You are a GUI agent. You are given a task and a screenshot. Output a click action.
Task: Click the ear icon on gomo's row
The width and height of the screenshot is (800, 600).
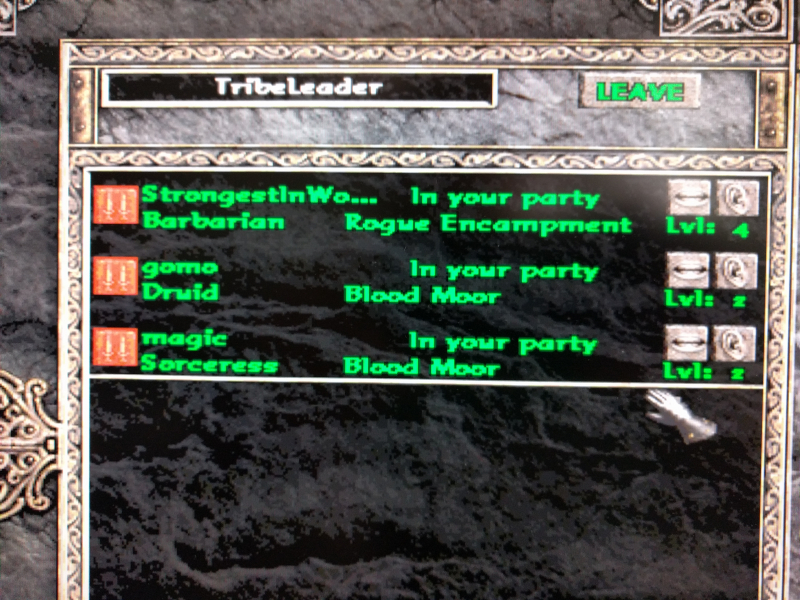point(735,270)
